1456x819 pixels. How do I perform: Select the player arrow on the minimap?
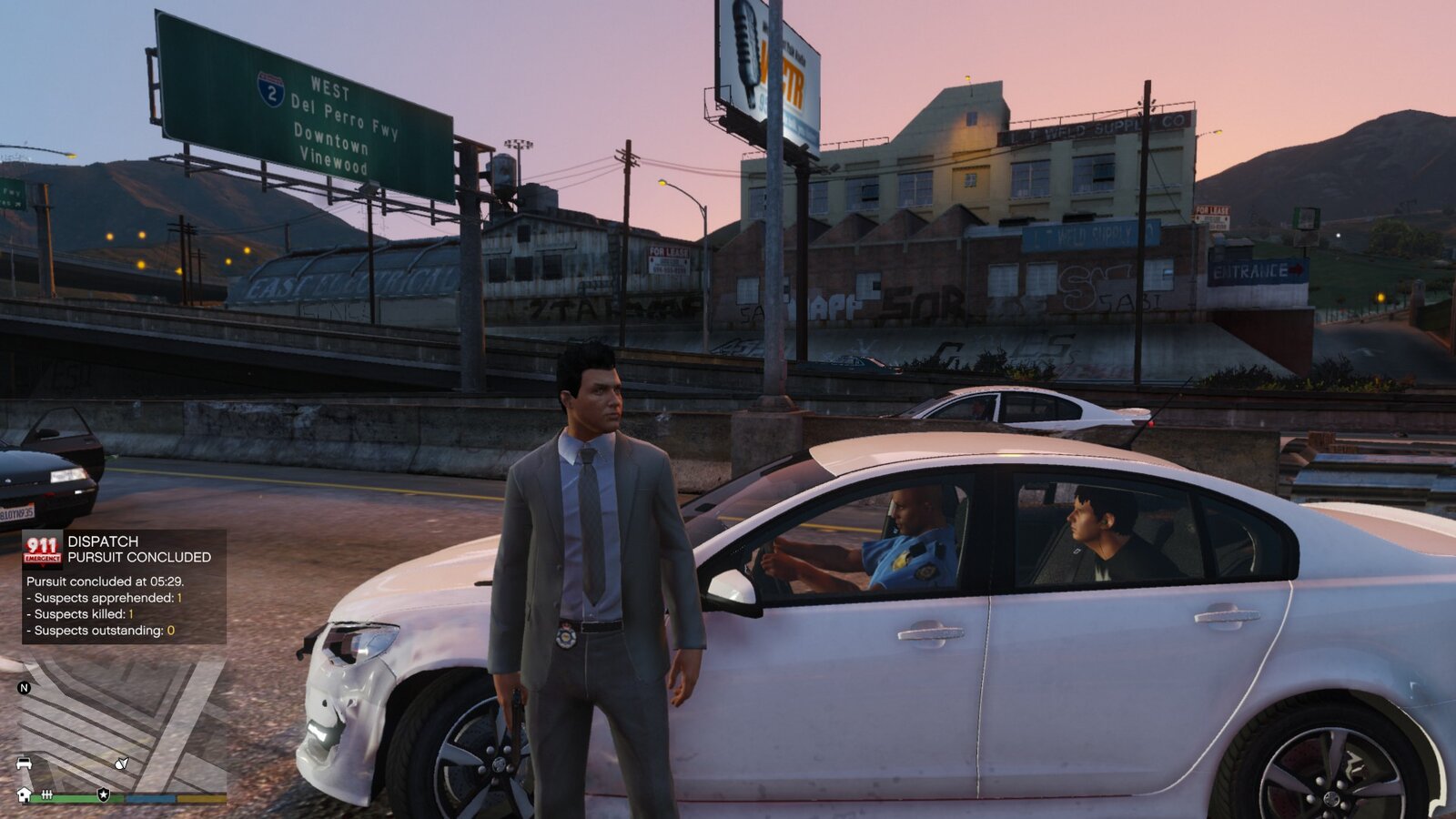pyautogui.click(x=121, y=763)
